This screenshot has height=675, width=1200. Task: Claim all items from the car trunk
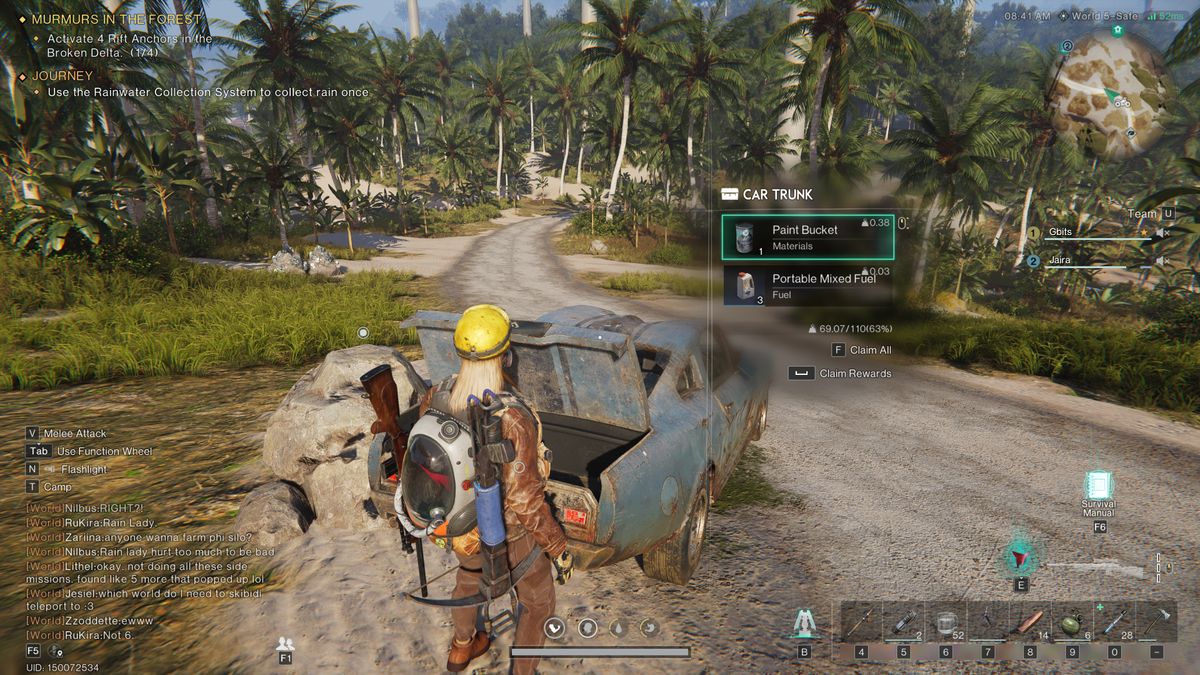pyautogui.click(x=862, y=350)
